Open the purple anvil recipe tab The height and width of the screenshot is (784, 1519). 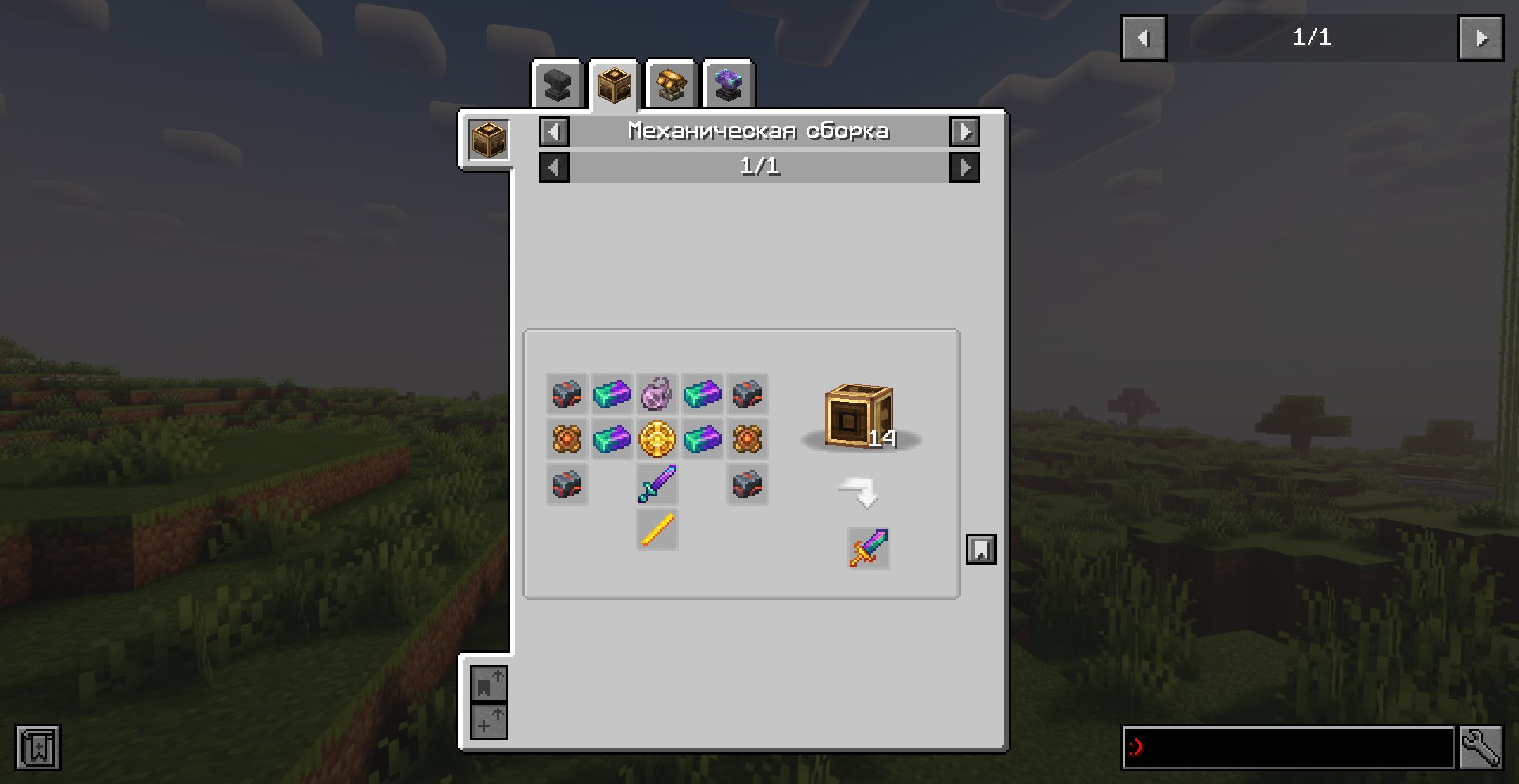pos(728,85)
